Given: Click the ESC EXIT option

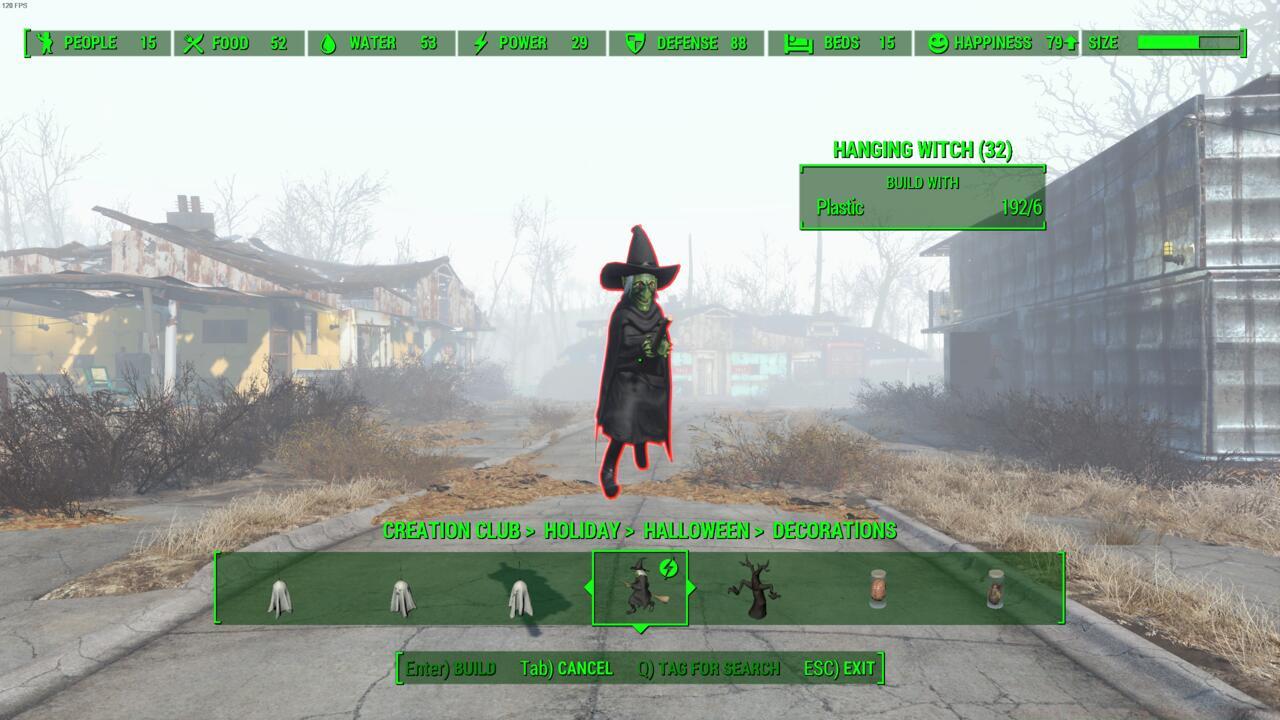Looking at the screenshot, I should [838, 668].
